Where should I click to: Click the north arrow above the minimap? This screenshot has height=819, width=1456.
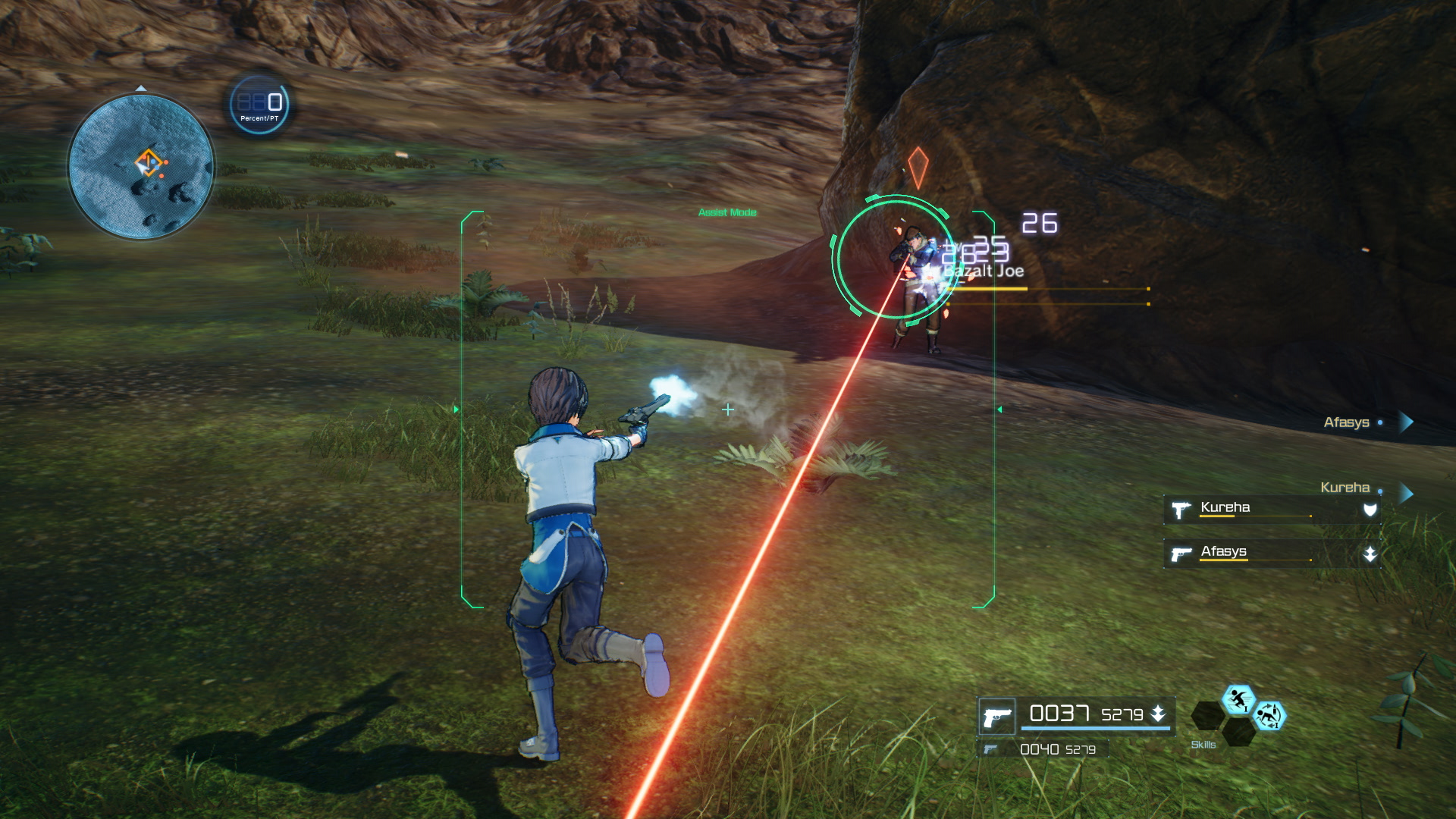141,88
